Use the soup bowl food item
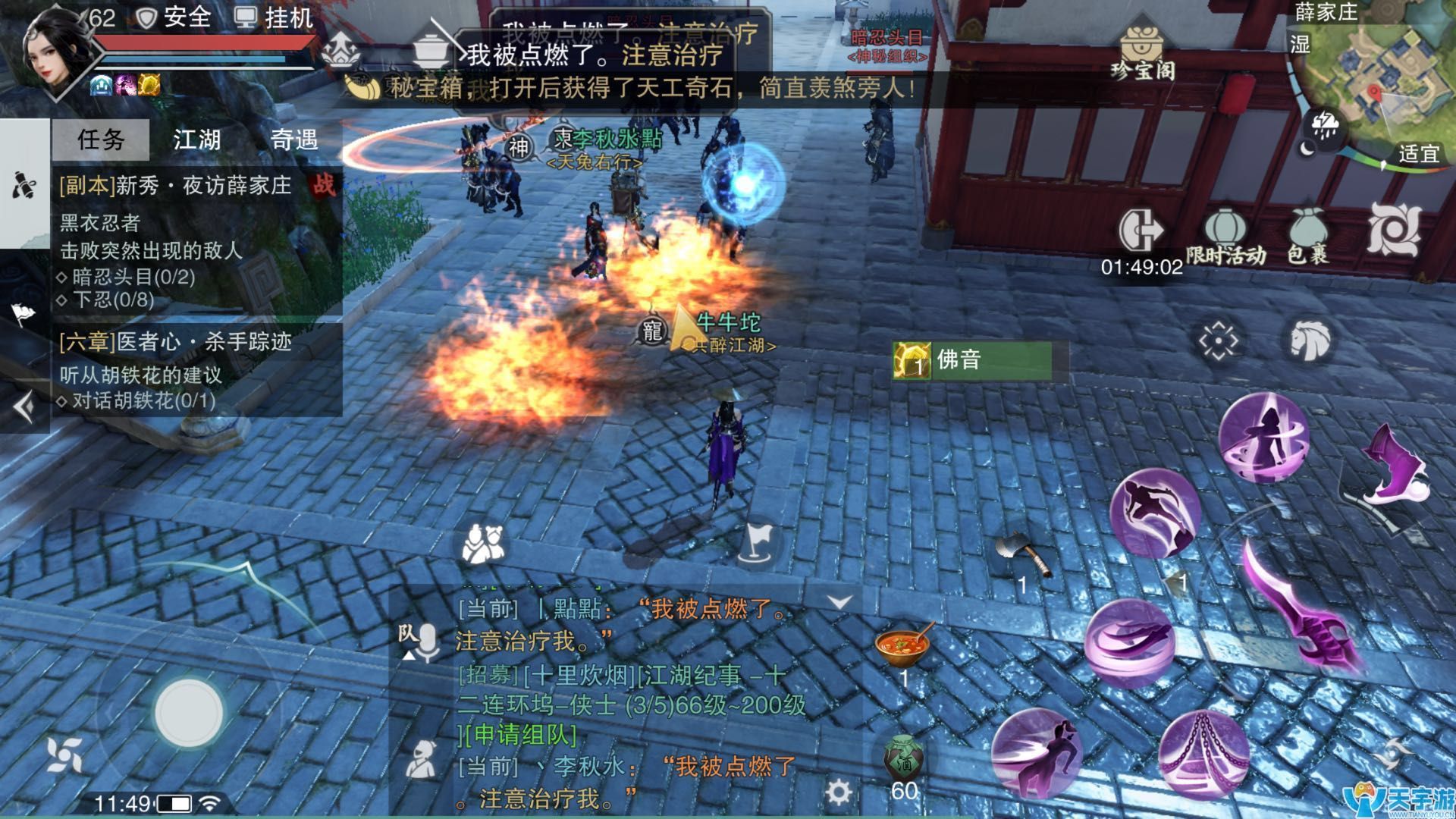Image resolution: width=1456 pixels, height=819 pixels. pyautogui.click(x=902, y=646)
